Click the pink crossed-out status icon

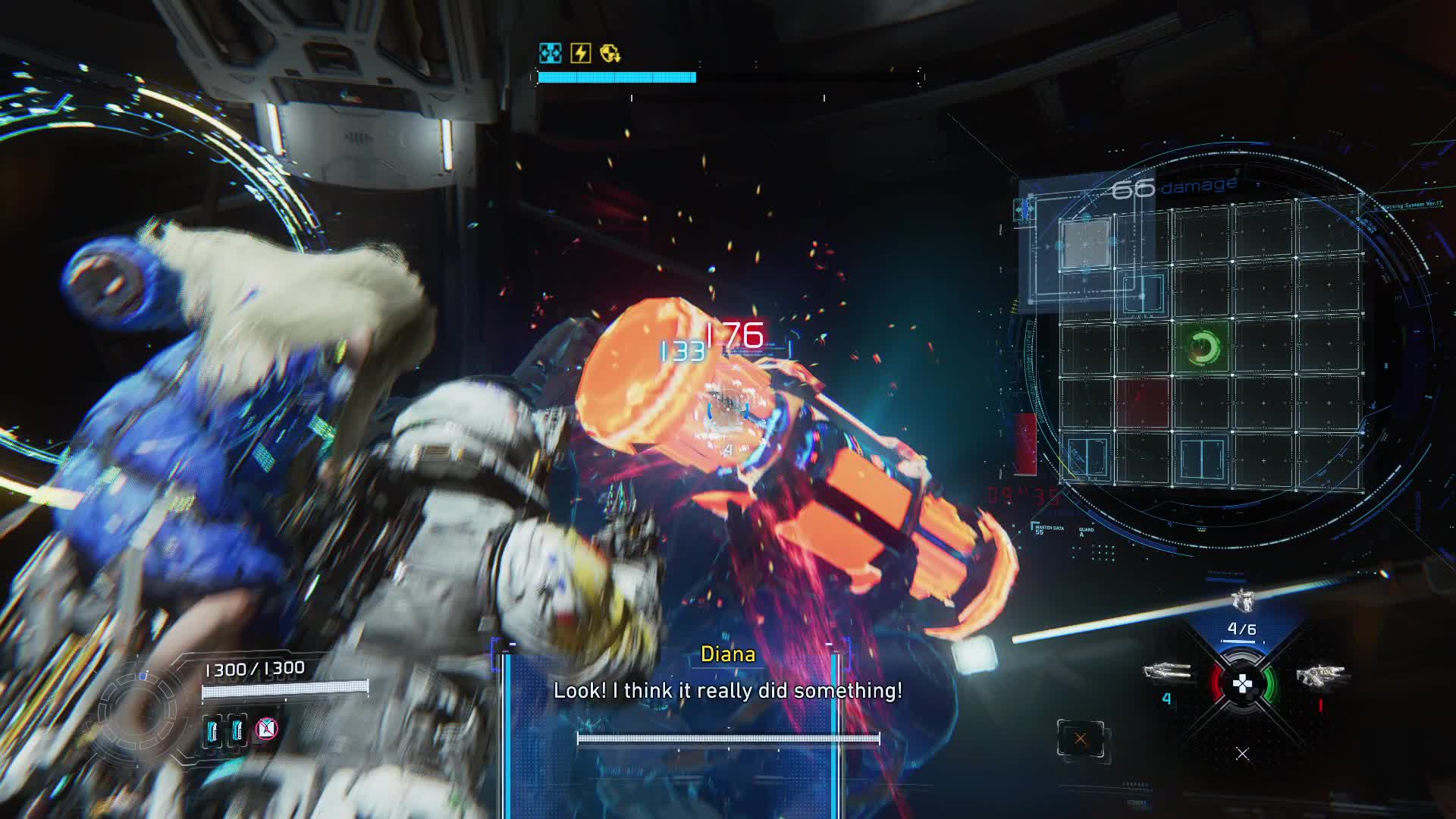[x=266, y=730]
